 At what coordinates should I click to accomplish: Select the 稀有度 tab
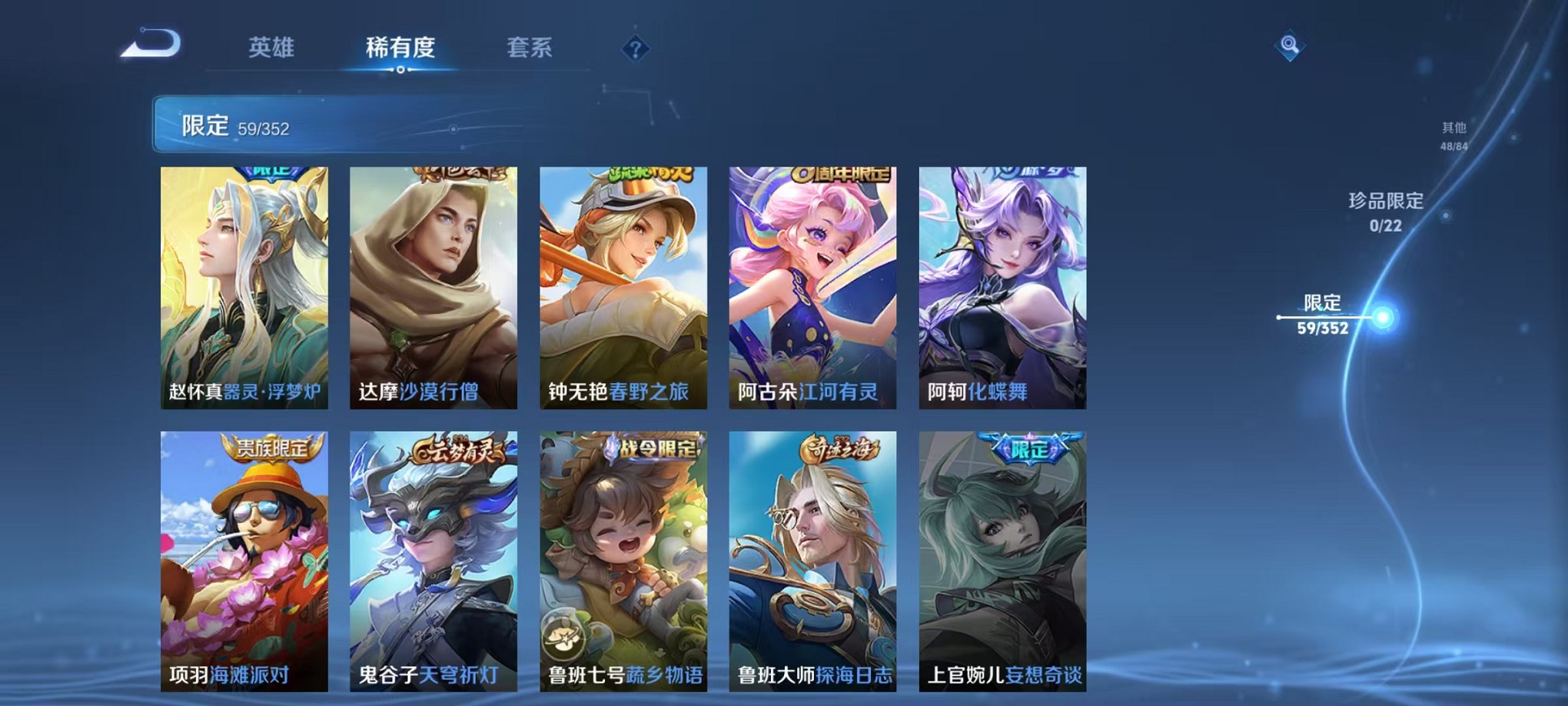400,48
